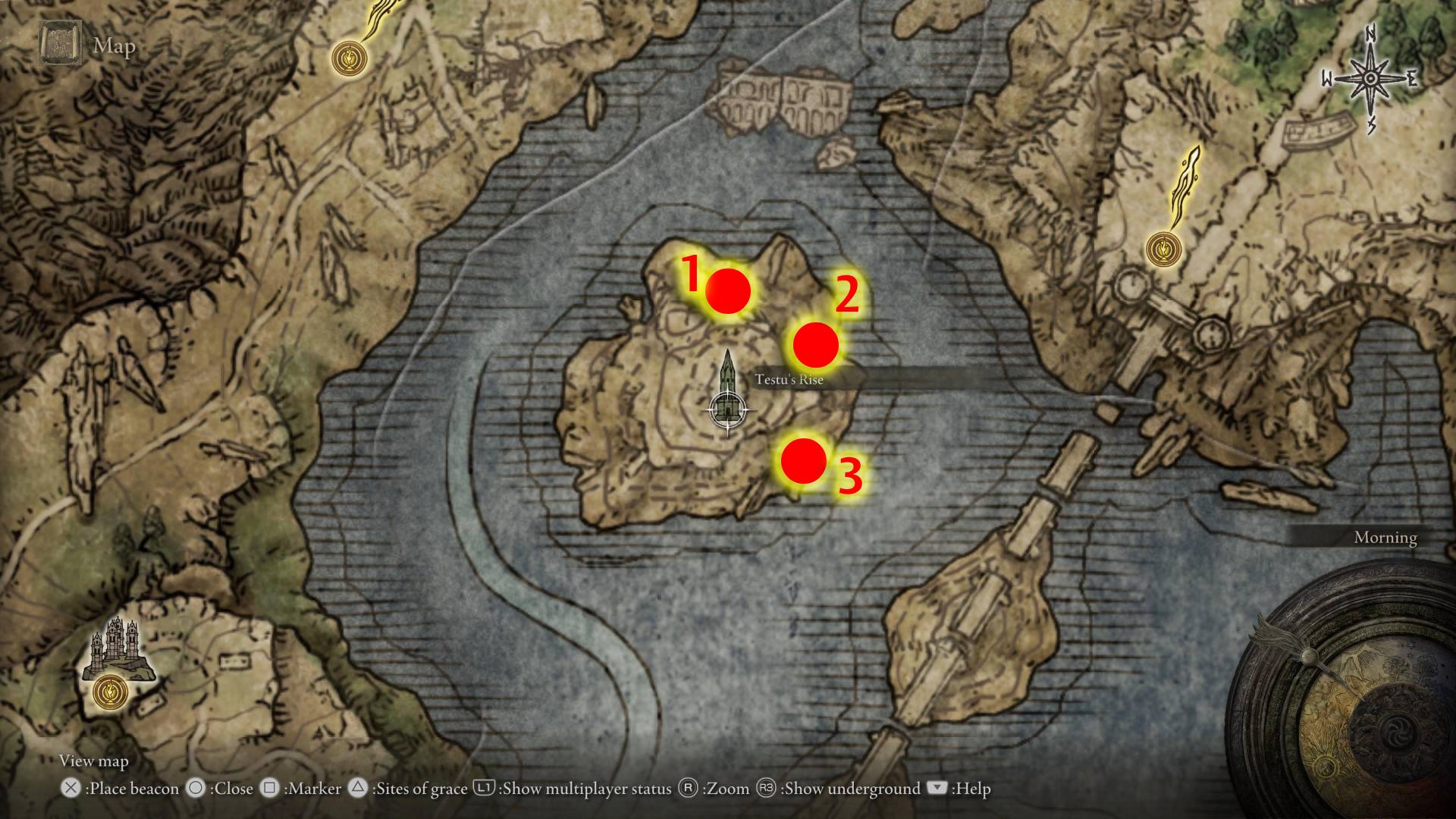This screenshot has height=819, width=1456.
Task: Select the Morning time-of-day label
Action: pos(1385,537)
